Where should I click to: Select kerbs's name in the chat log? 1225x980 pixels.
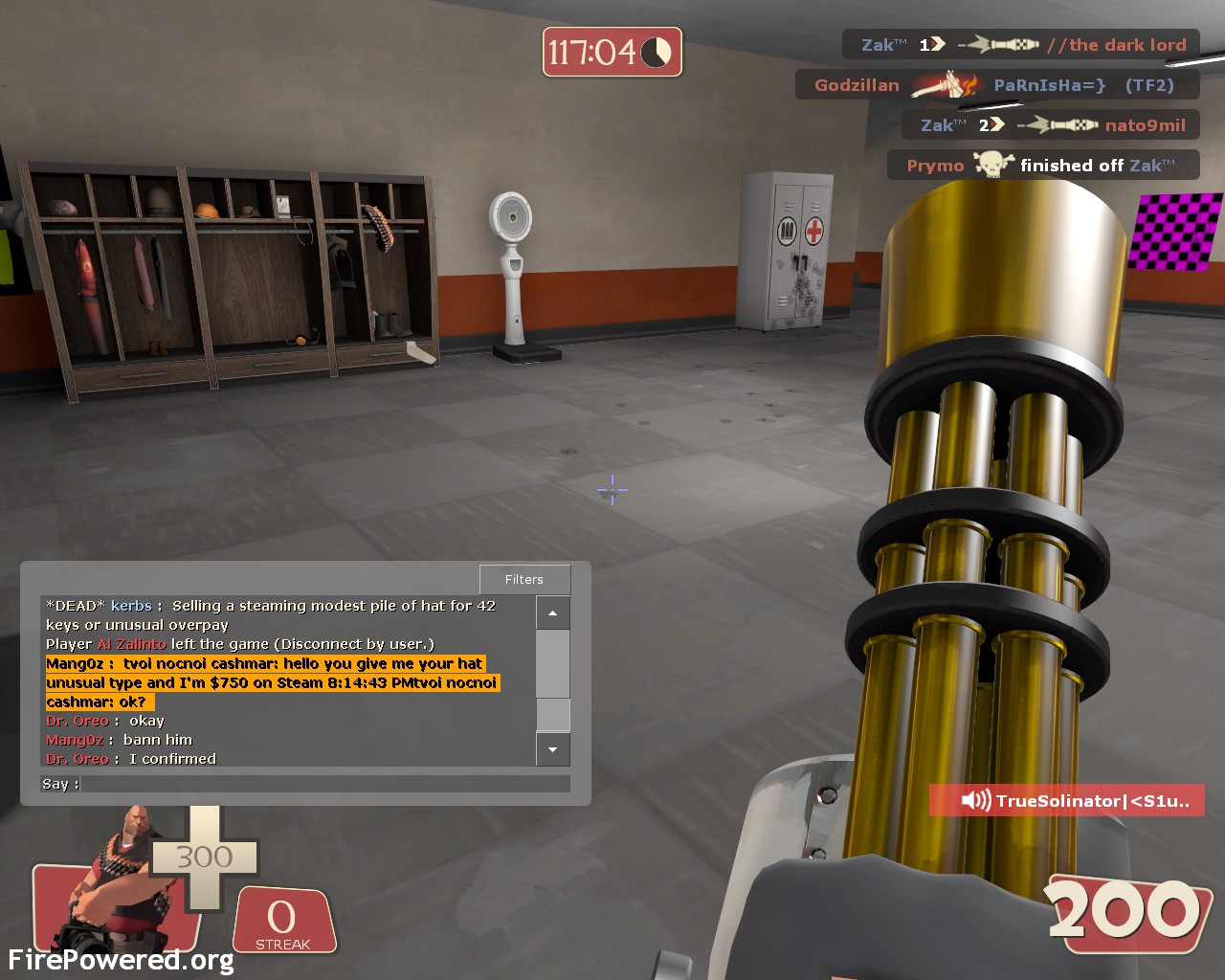click(x=131, y=606)
